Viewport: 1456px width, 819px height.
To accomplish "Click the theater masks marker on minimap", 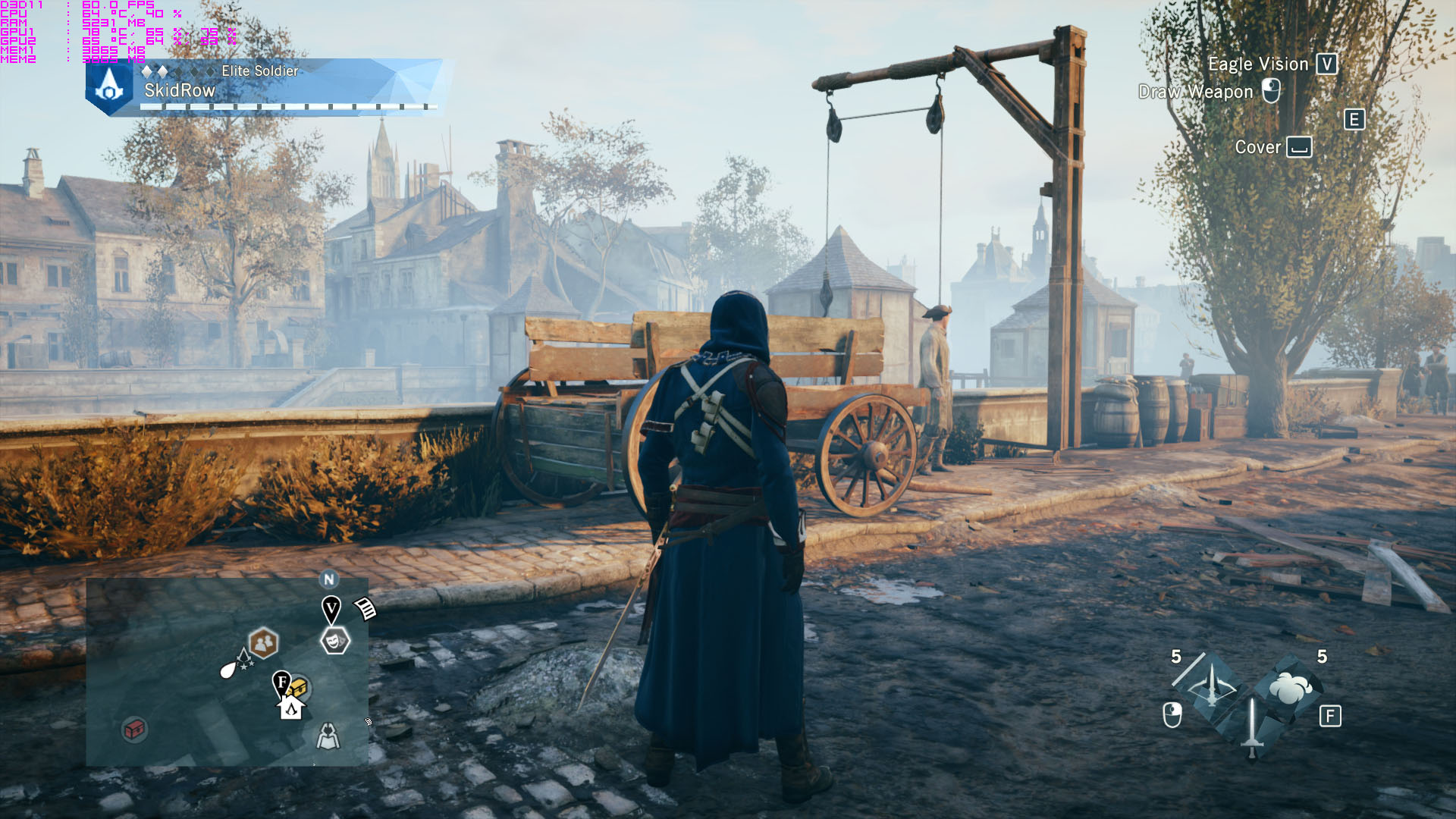I will click(334, 642).
